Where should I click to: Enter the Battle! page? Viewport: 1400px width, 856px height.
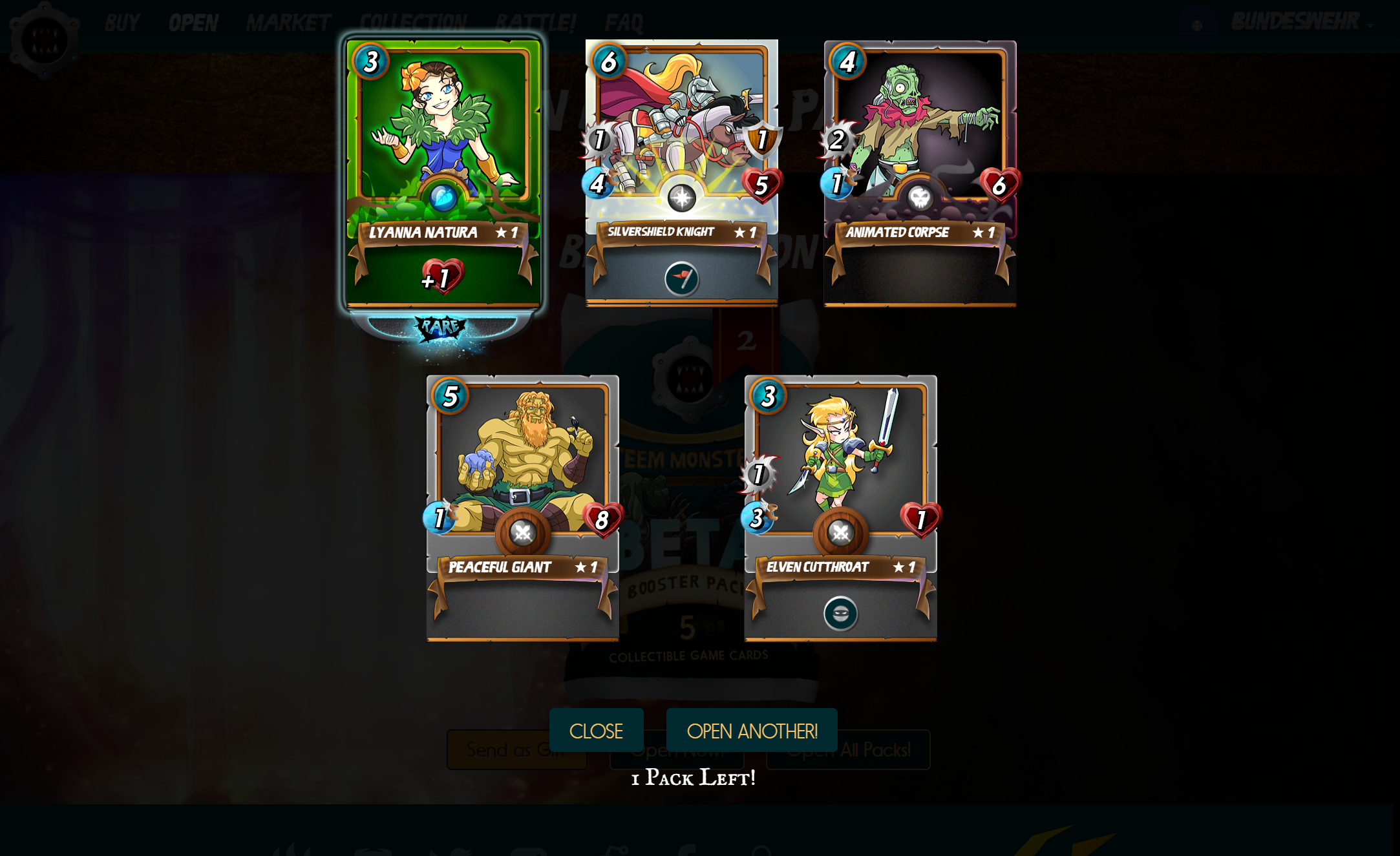point(535,23)
